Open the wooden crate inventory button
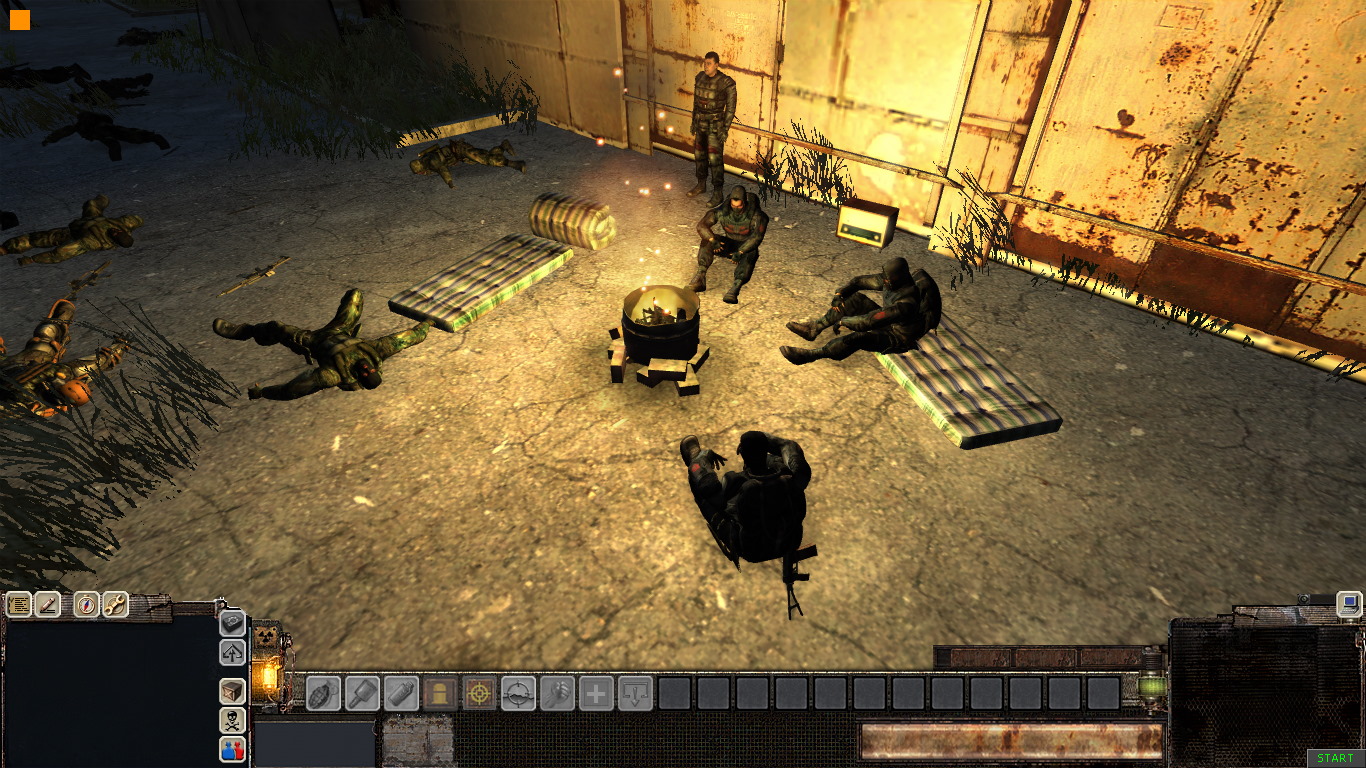This screenshot has height=768, width=1366. [232, 691]
